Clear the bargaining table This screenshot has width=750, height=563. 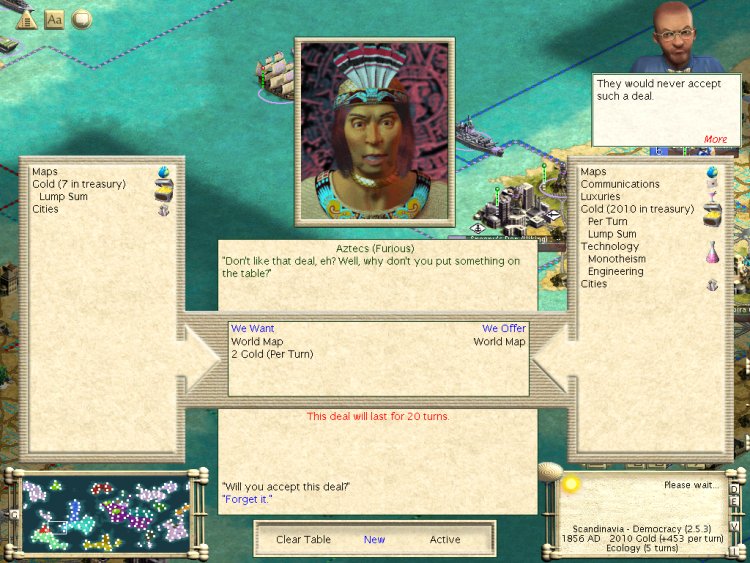[303, 540]
